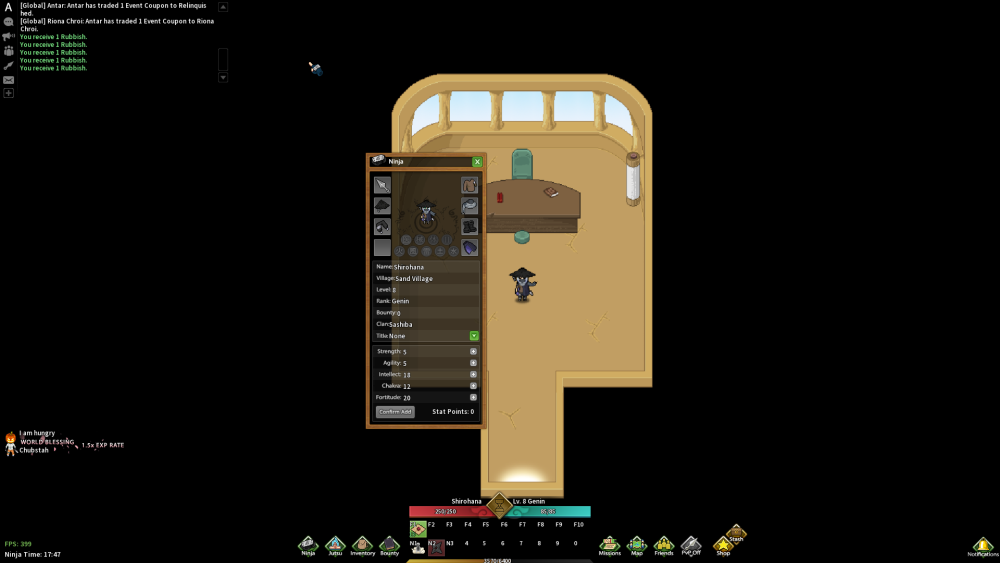Open the Notifications panel
The width and height of the screenshot is (1000, 563).
[x=982, y=546]
